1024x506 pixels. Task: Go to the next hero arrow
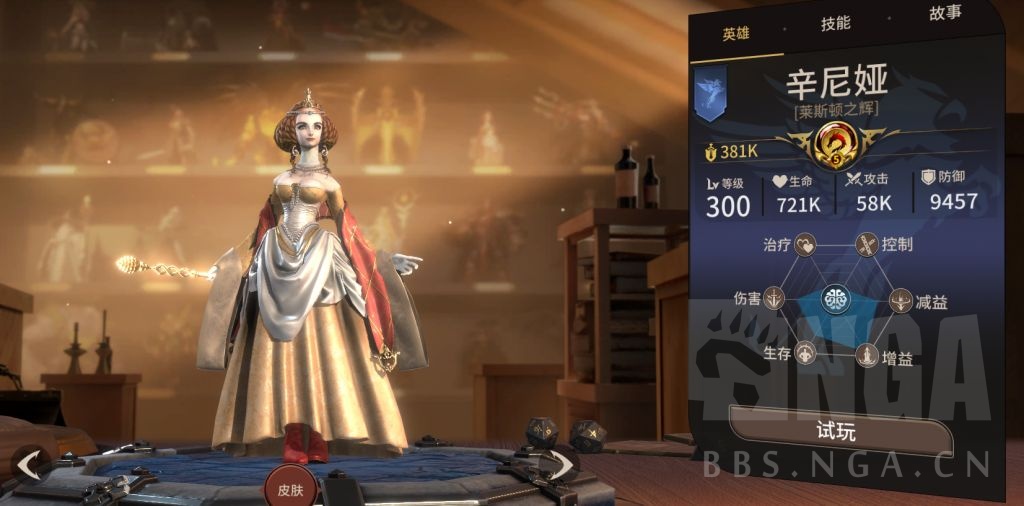pos(558,463)
